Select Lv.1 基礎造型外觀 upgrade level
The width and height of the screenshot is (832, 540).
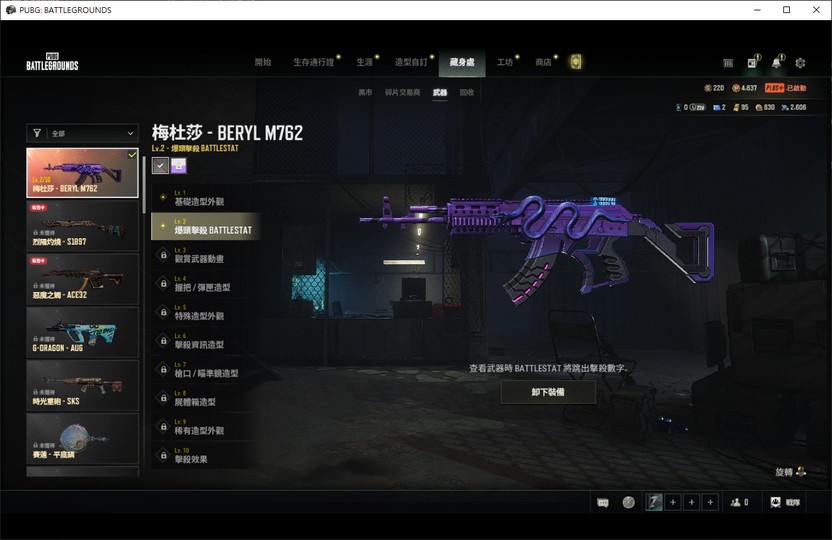click(200, 198)
